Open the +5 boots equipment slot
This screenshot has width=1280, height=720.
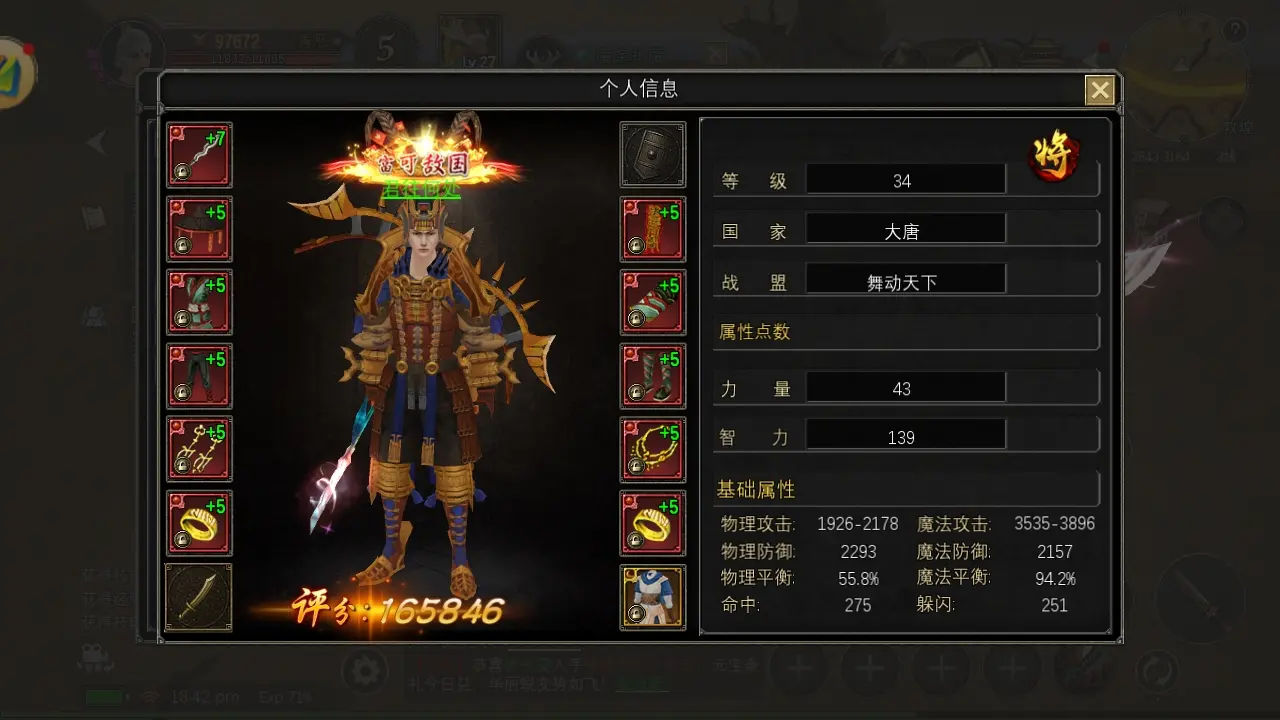653,377
